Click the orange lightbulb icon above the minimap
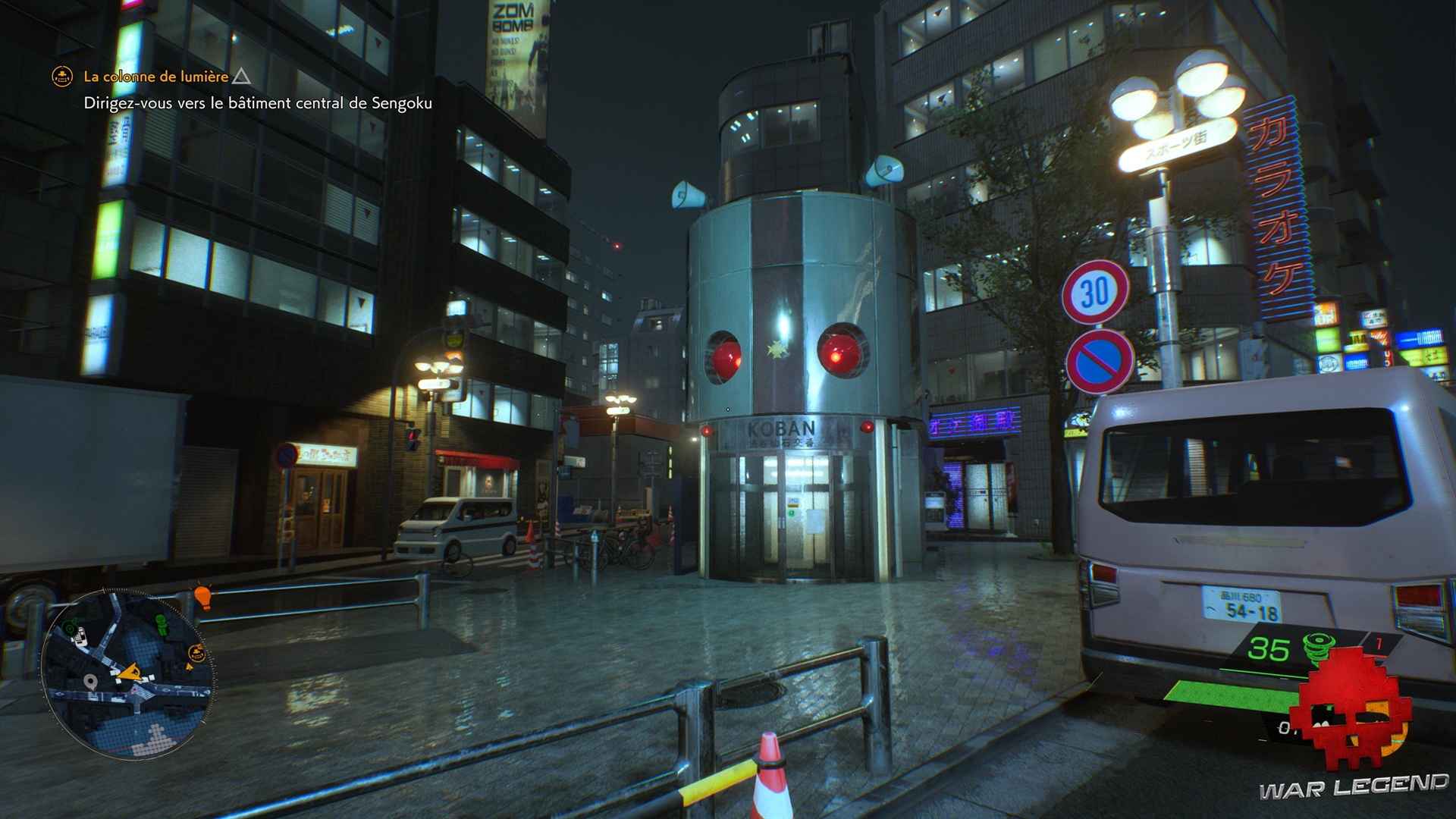The height and width of the screenshot is (819, 1456). (x=202, y=596)
